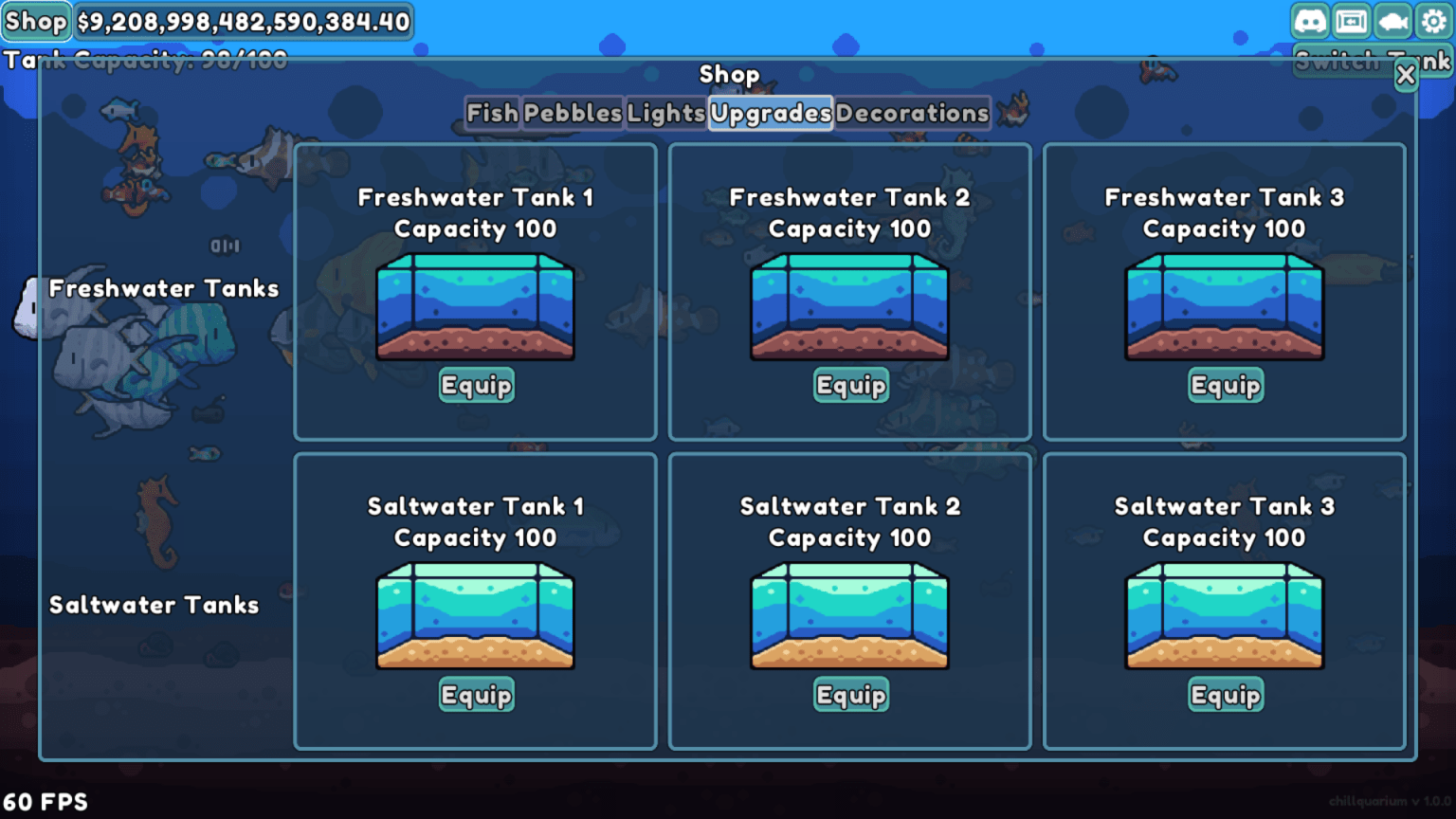
Task: Open the fish collection icon
Action: [1392, 19]
